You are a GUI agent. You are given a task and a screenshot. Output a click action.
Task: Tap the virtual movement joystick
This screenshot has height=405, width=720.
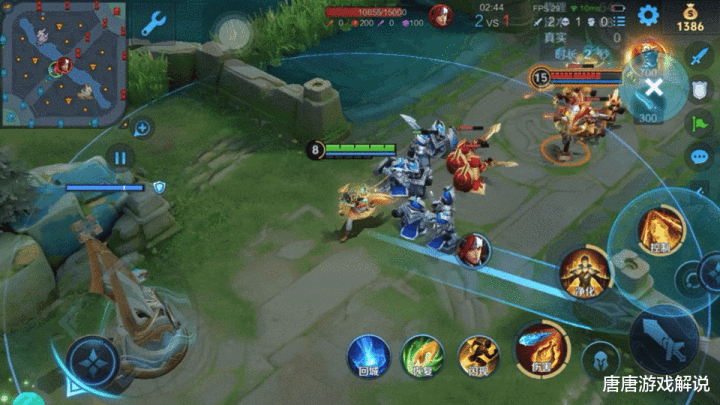pyautogui.click(x=92, y=357)
